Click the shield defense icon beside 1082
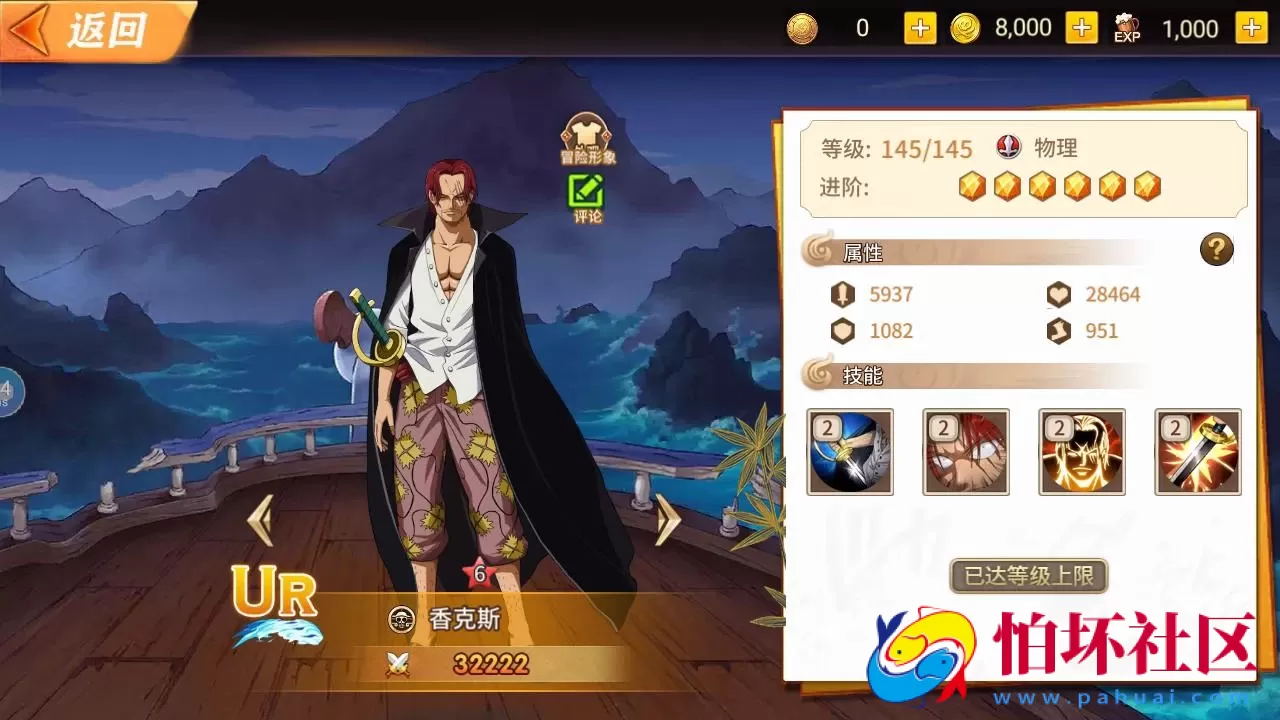Viewport: 1280px width, 720px height. 845,331
